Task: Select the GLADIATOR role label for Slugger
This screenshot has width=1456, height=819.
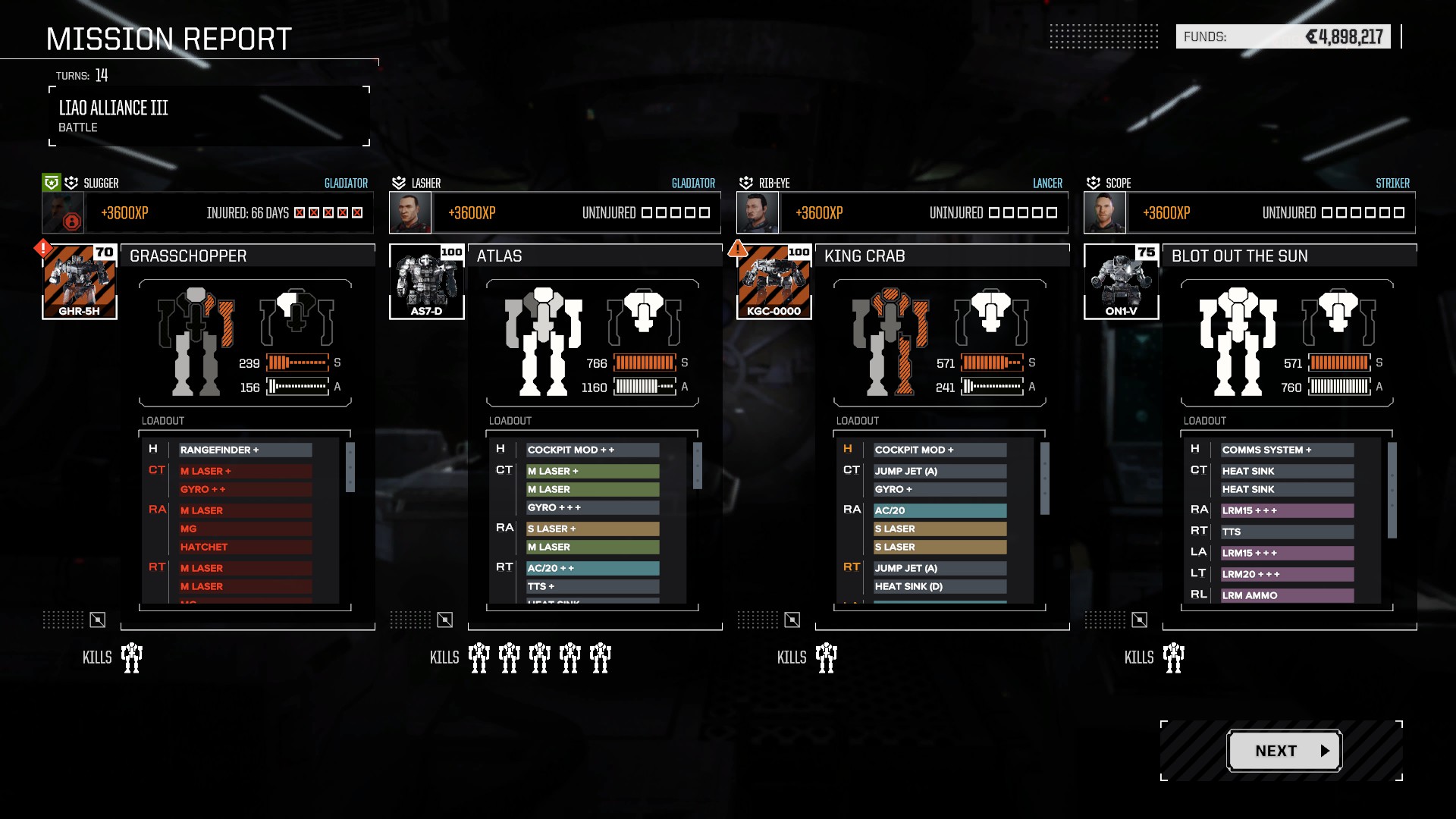Action: click(346, 183)
